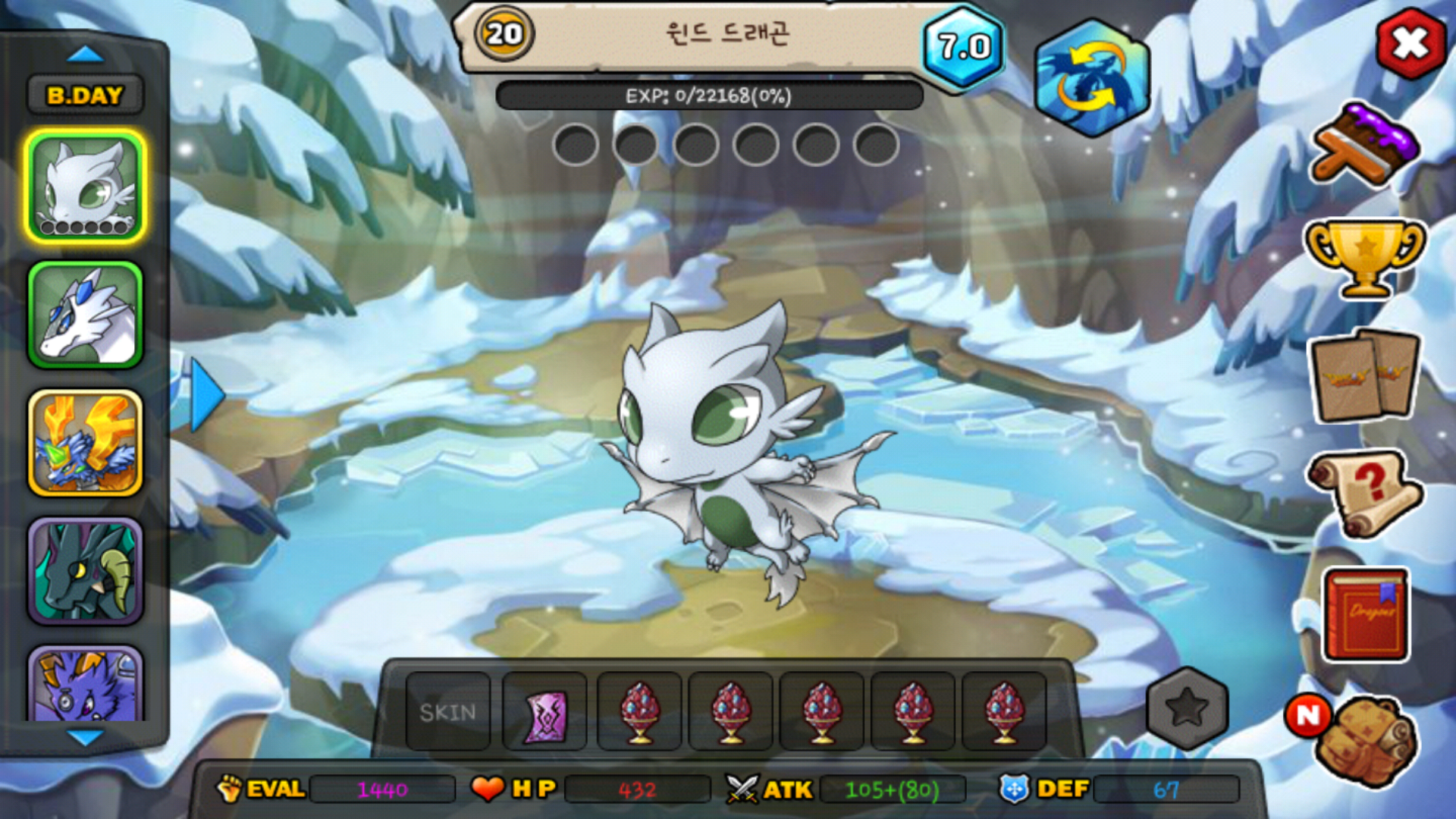This screenshot has width=1456, height=819.
Task: Open the backpack inventory
Action: click(1365, 739)
